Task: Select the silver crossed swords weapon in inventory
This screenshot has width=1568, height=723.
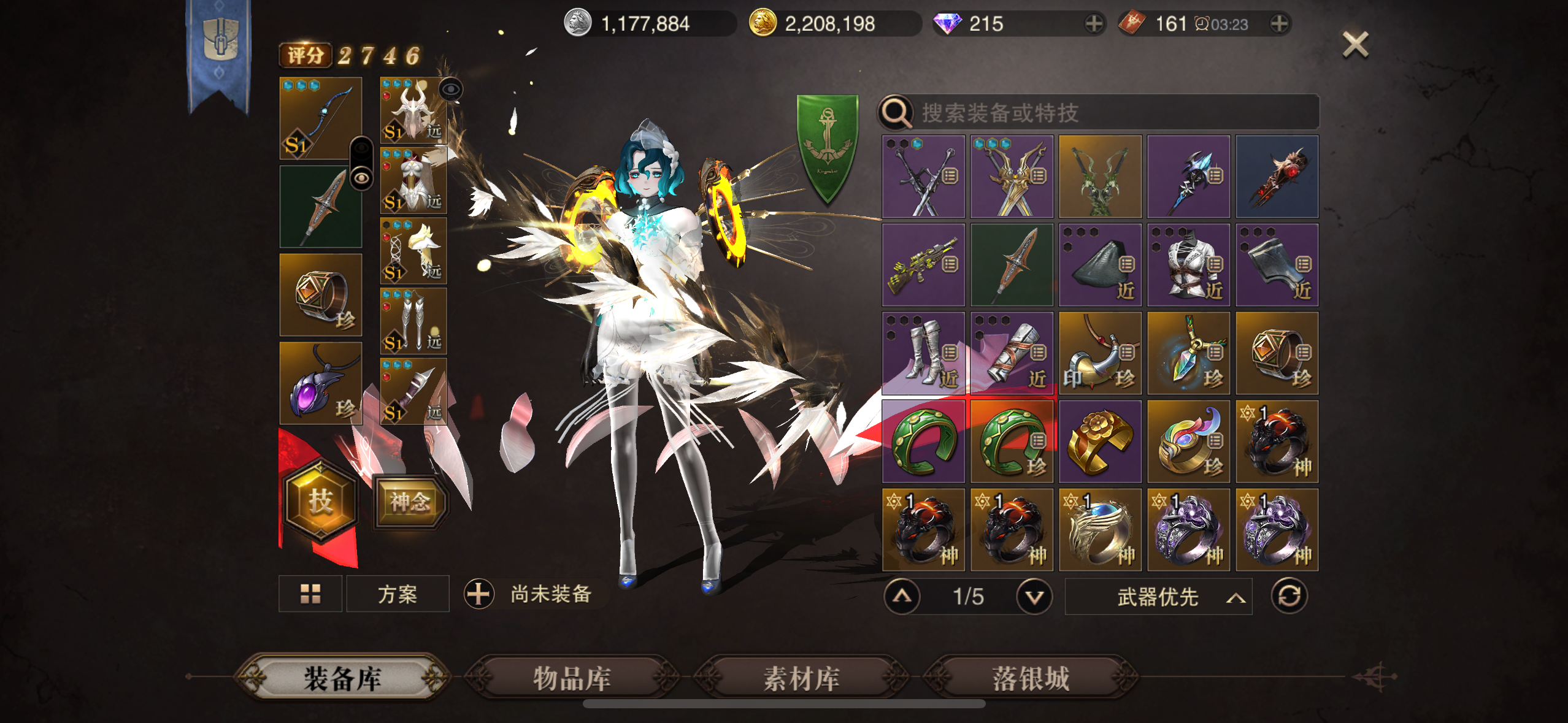Action: pyautogui.click(x=923, y=177)
